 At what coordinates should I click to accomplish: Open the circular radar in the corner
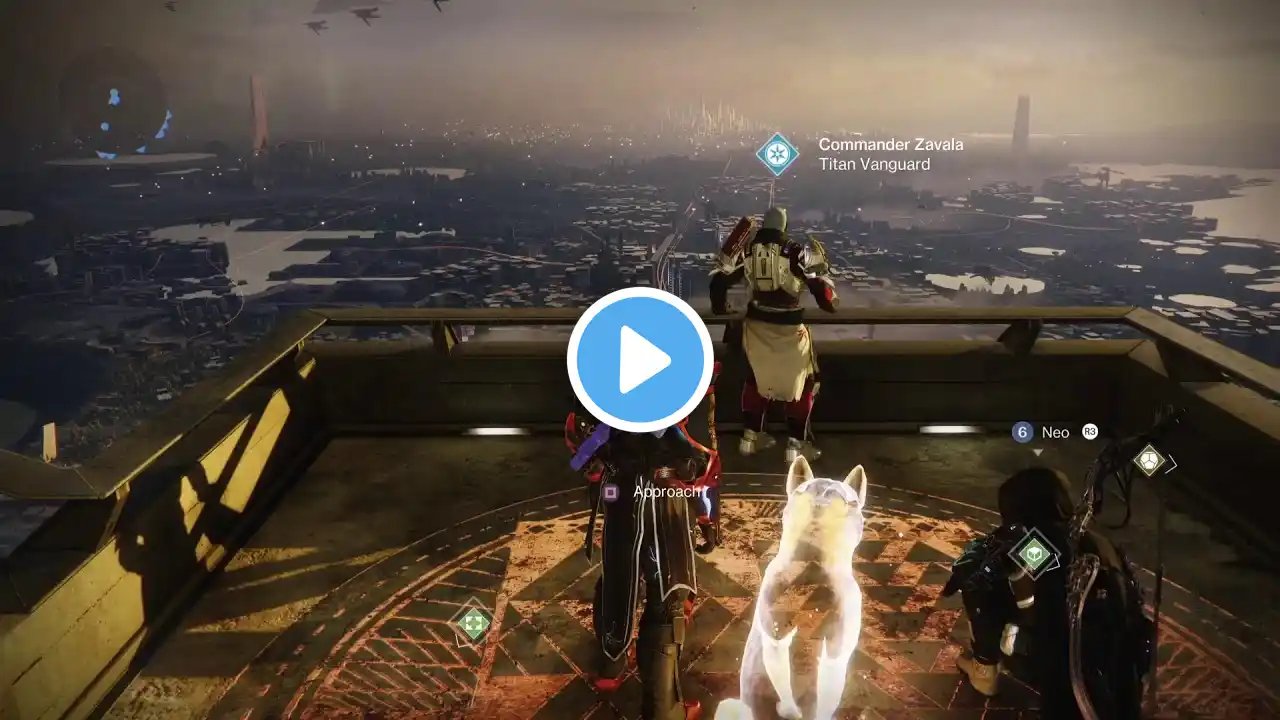tap(113, 107)
